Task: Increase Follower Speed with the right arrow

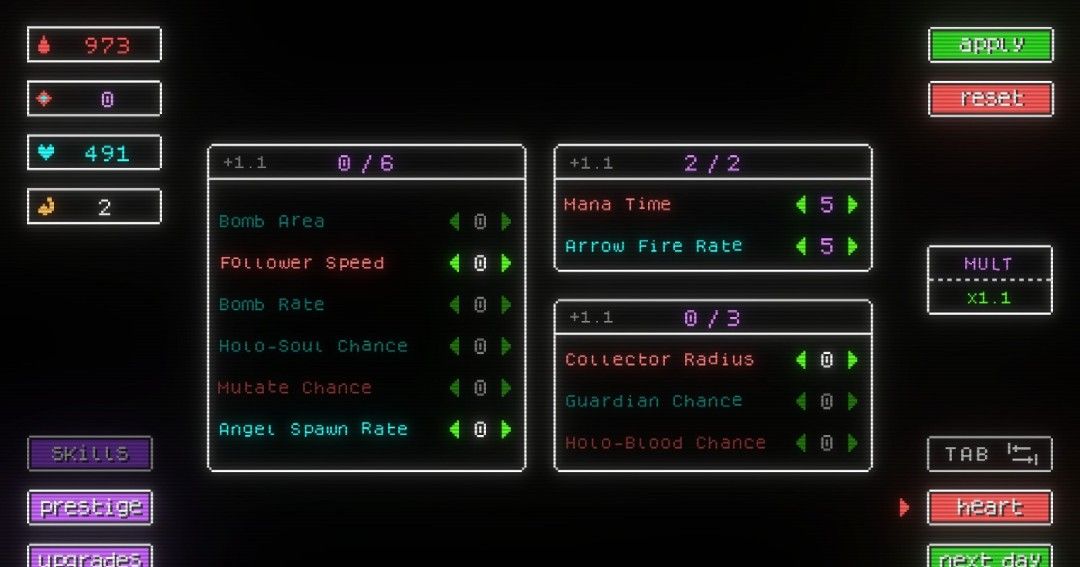Action: tap(506, 263)
